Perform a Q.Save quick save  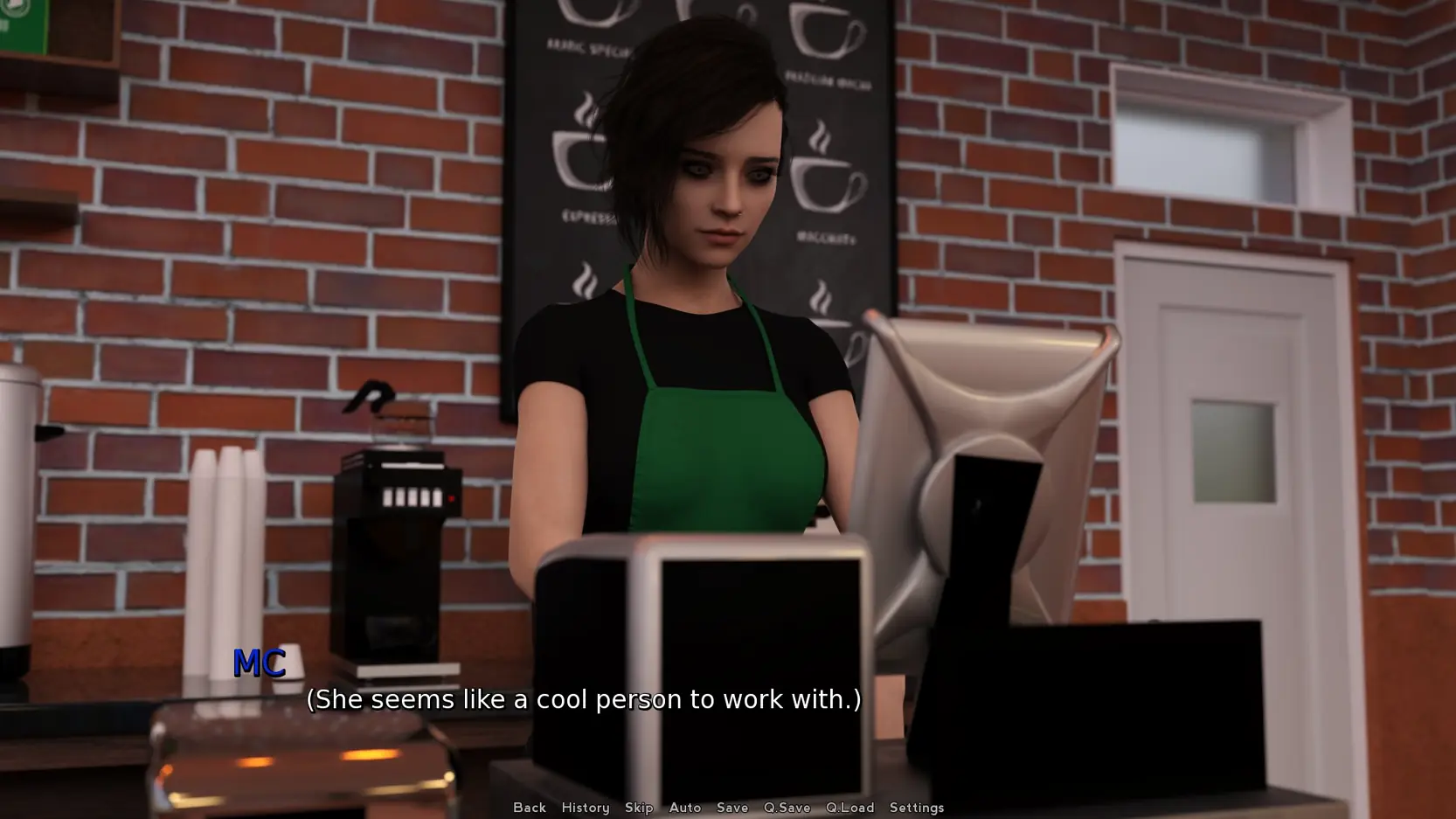[786, 808]
